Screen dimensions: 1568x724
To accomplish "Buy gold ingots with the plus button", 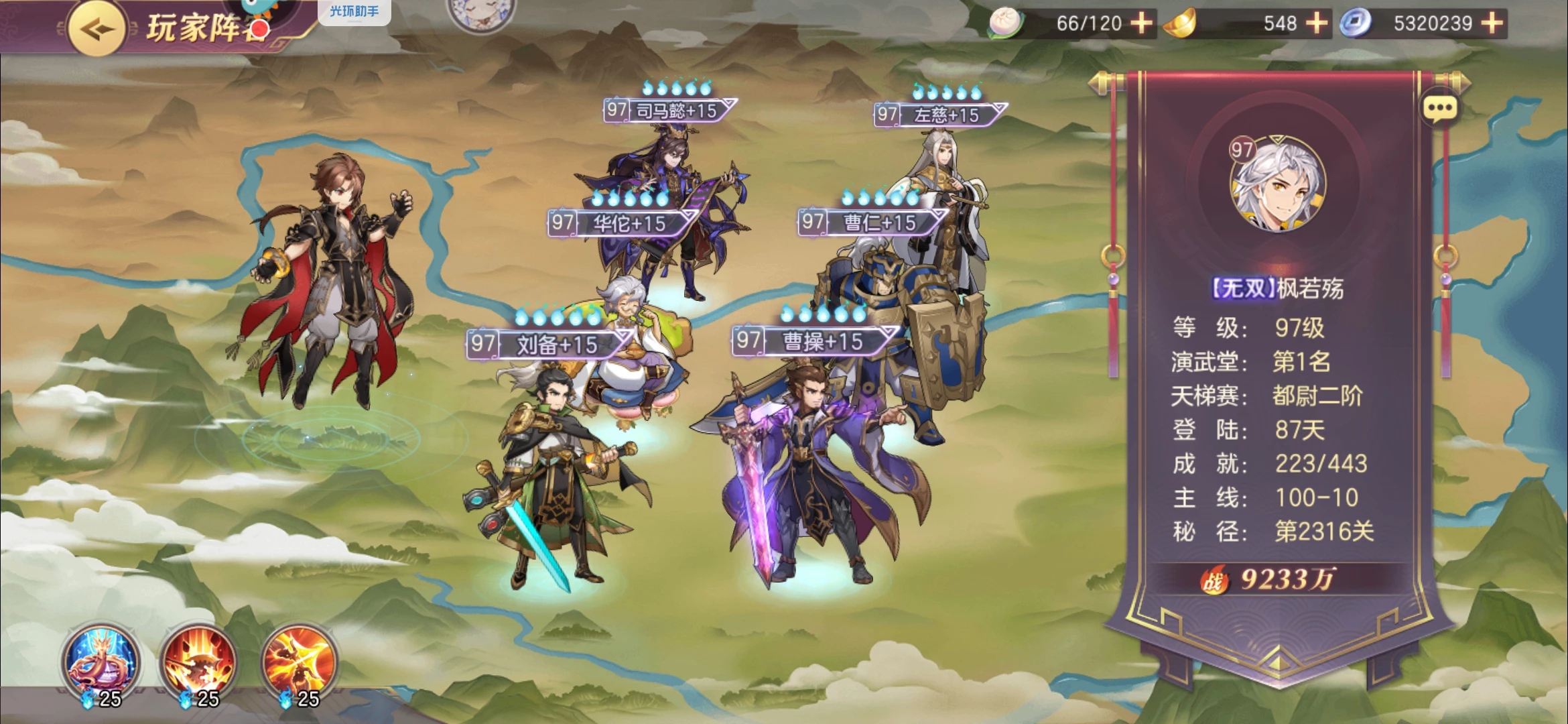I will pyautogui.click(x=1317, y=23).
